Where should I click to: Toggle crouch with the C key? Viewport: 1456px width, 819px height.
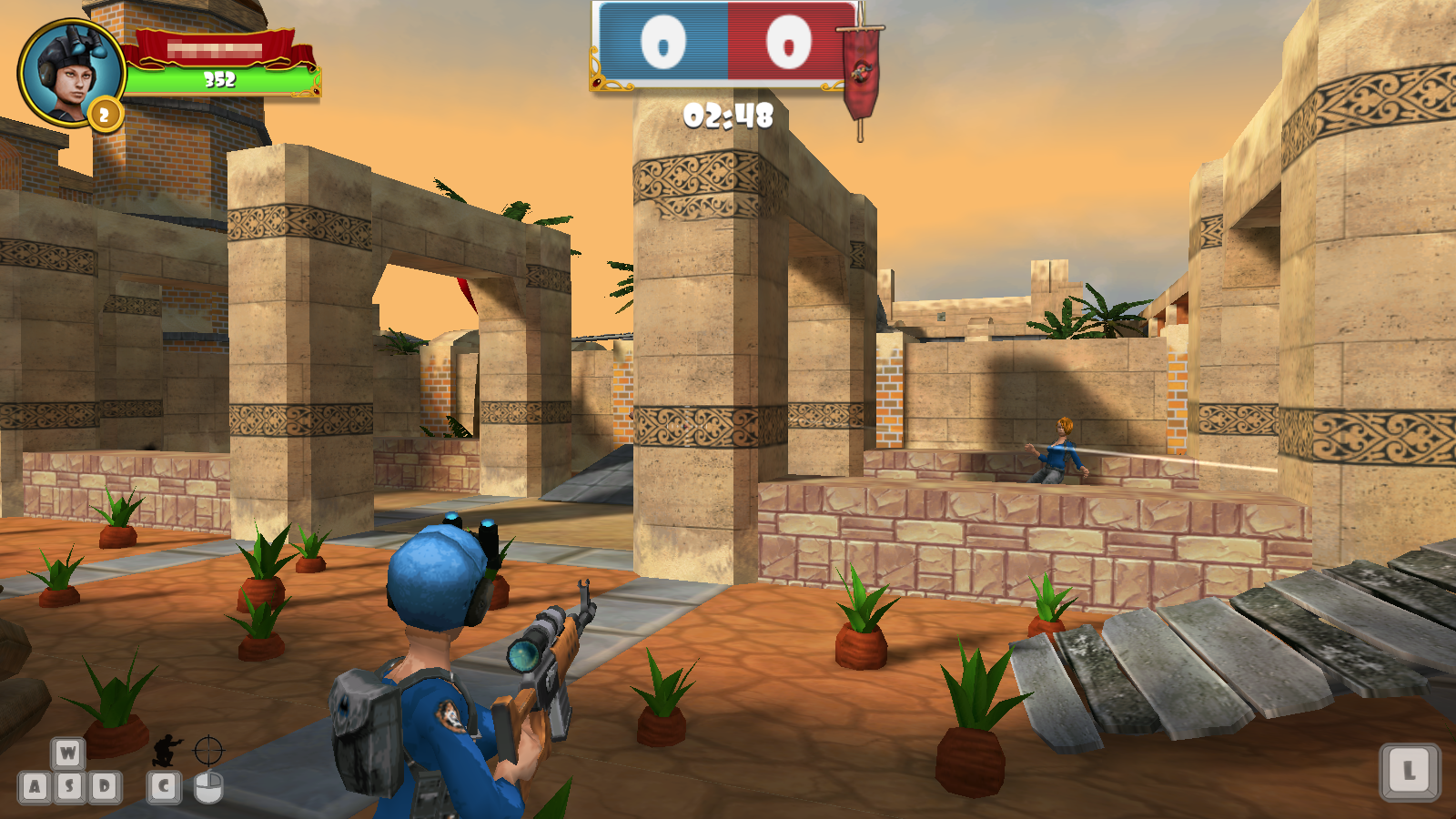pyautogui.click(x=164, y=787)
